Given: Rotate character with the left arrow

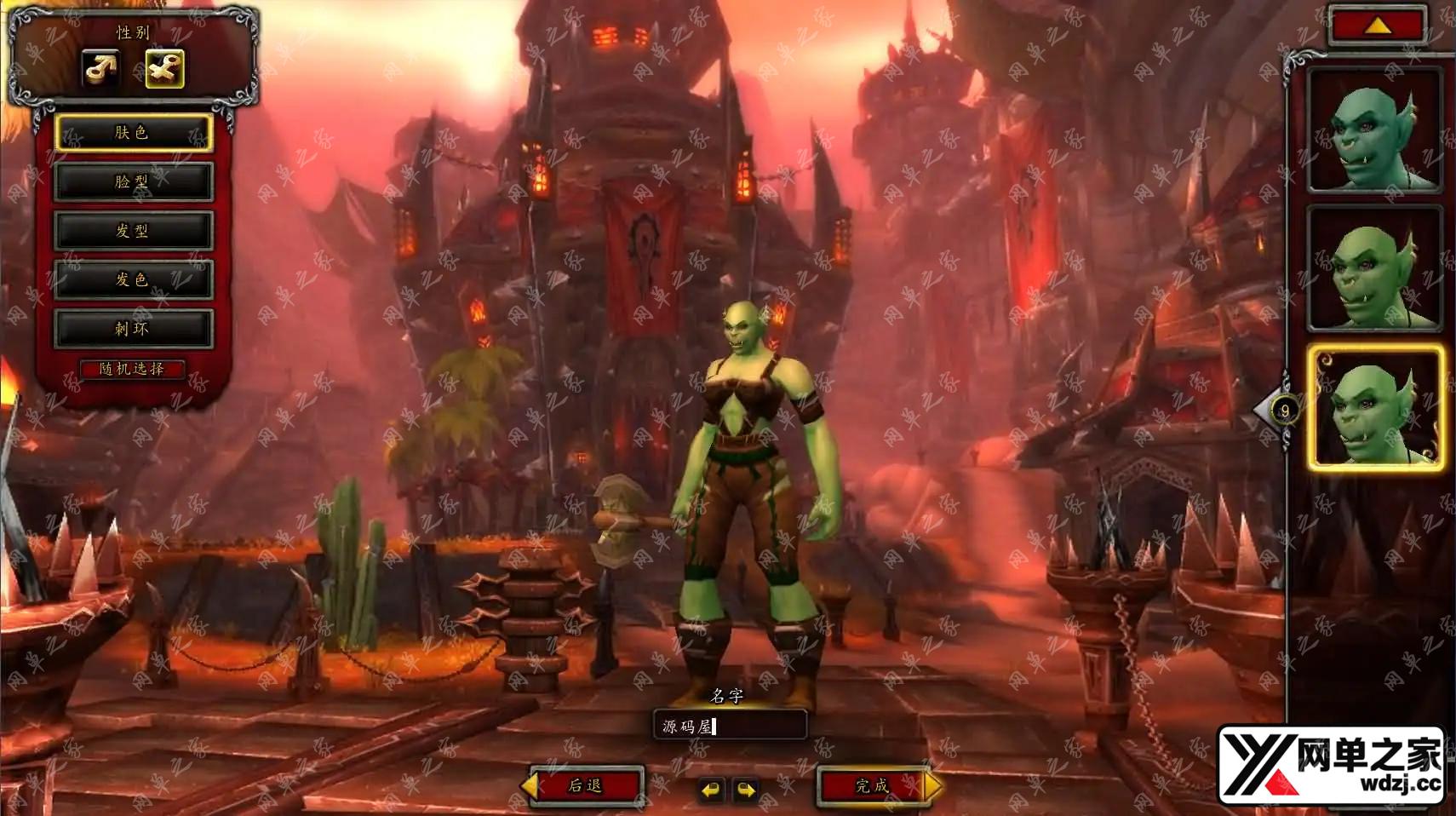Looking at the screenshot, I should pos(710,790).
